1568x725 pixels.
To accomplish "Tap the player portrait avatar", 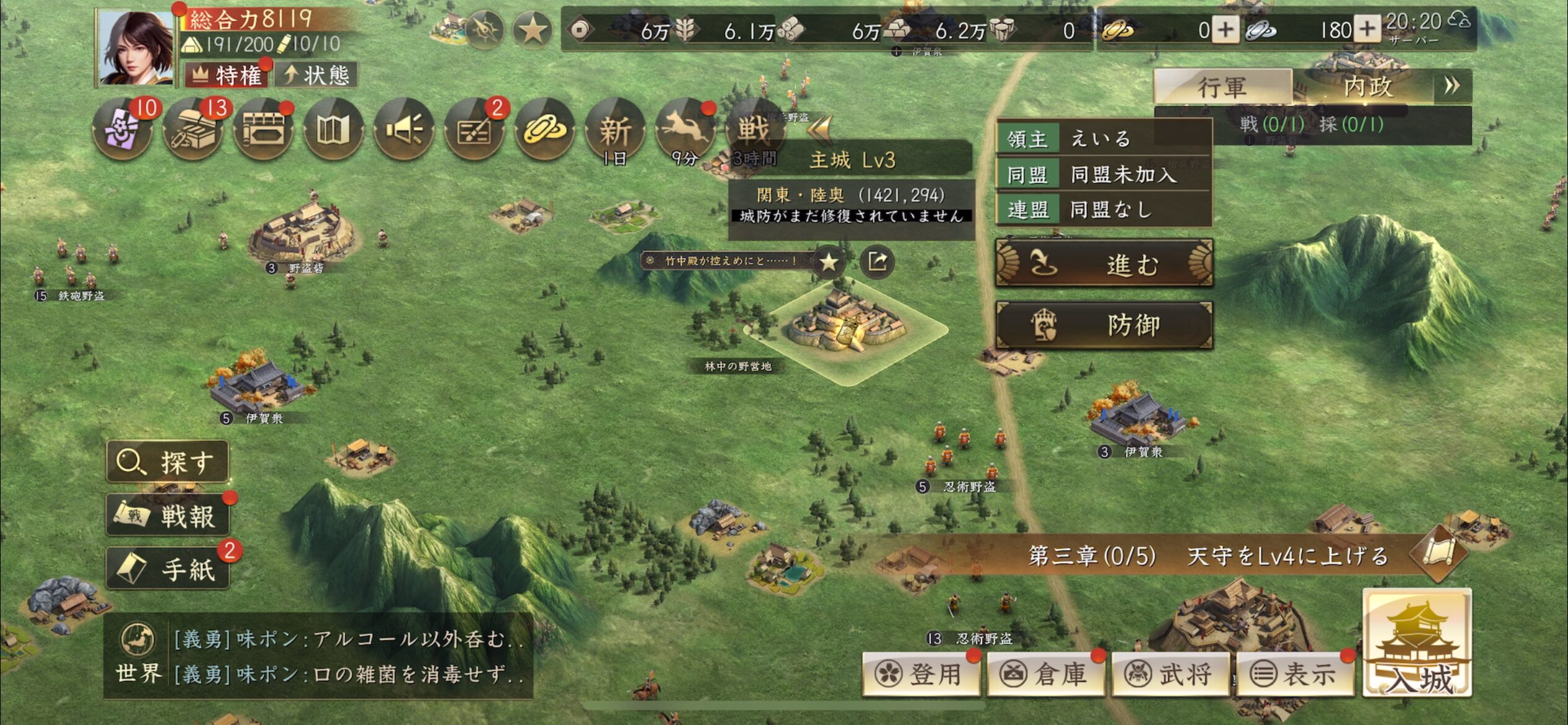I will click(136, 48).
